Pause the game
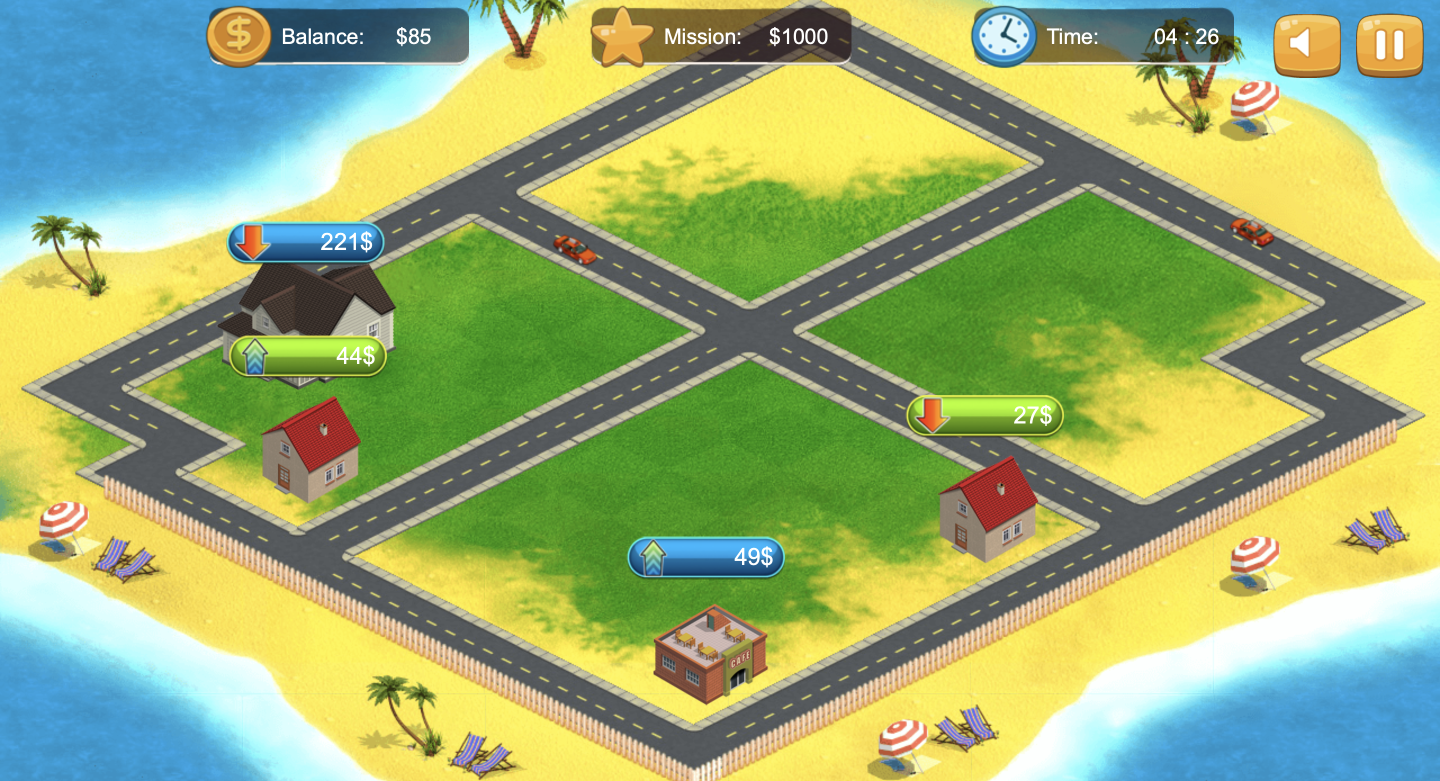This screenshot has width=1440, height=781. click(1389, 45)
